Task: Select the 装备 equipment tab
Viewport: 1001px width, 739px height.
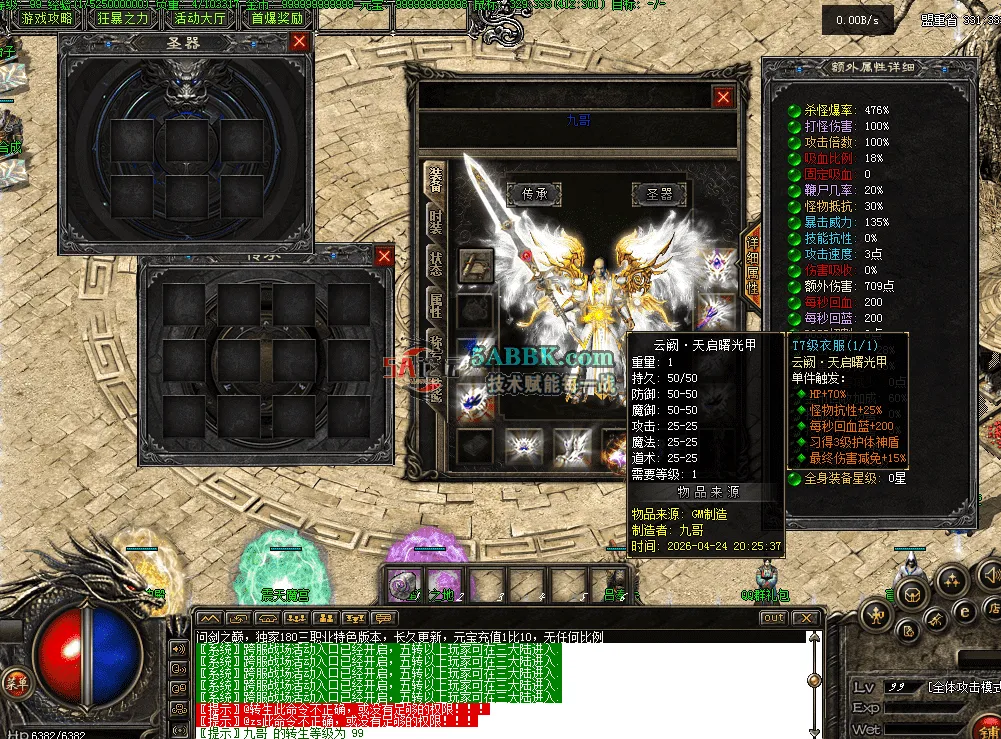Action: [436, 179]
